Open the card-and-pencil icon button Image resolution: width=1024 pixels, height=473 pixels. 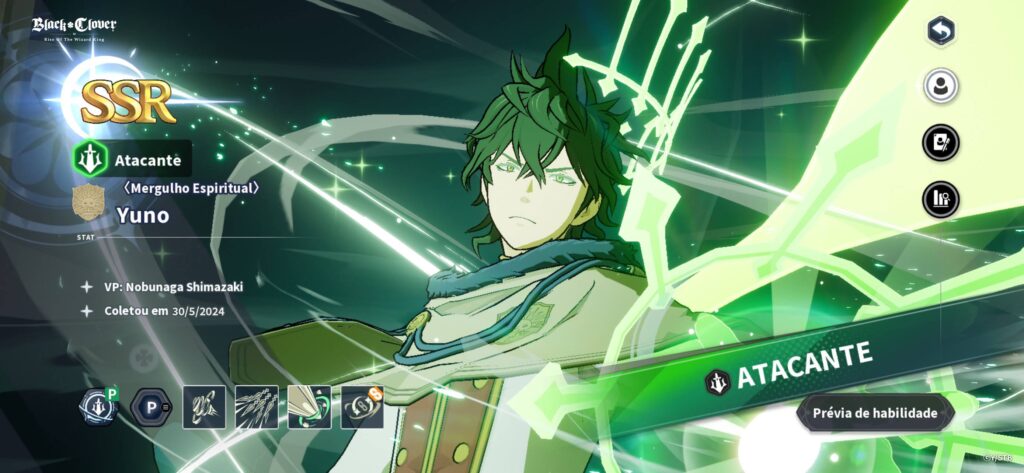tap(940, 142)
